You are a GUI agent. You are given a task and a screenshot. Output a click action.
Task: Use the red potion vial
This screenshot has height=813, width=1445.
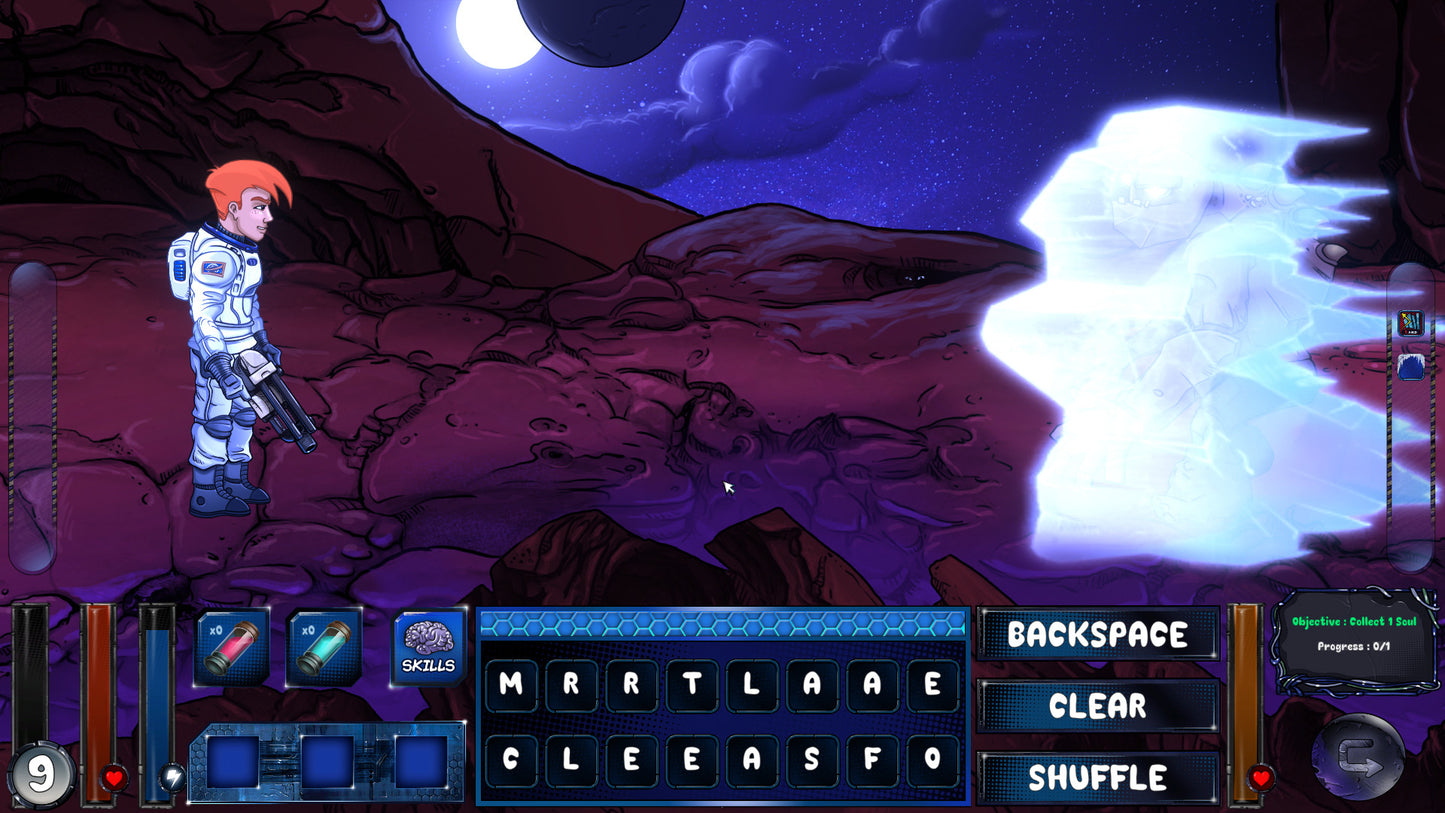click(231, 647)
